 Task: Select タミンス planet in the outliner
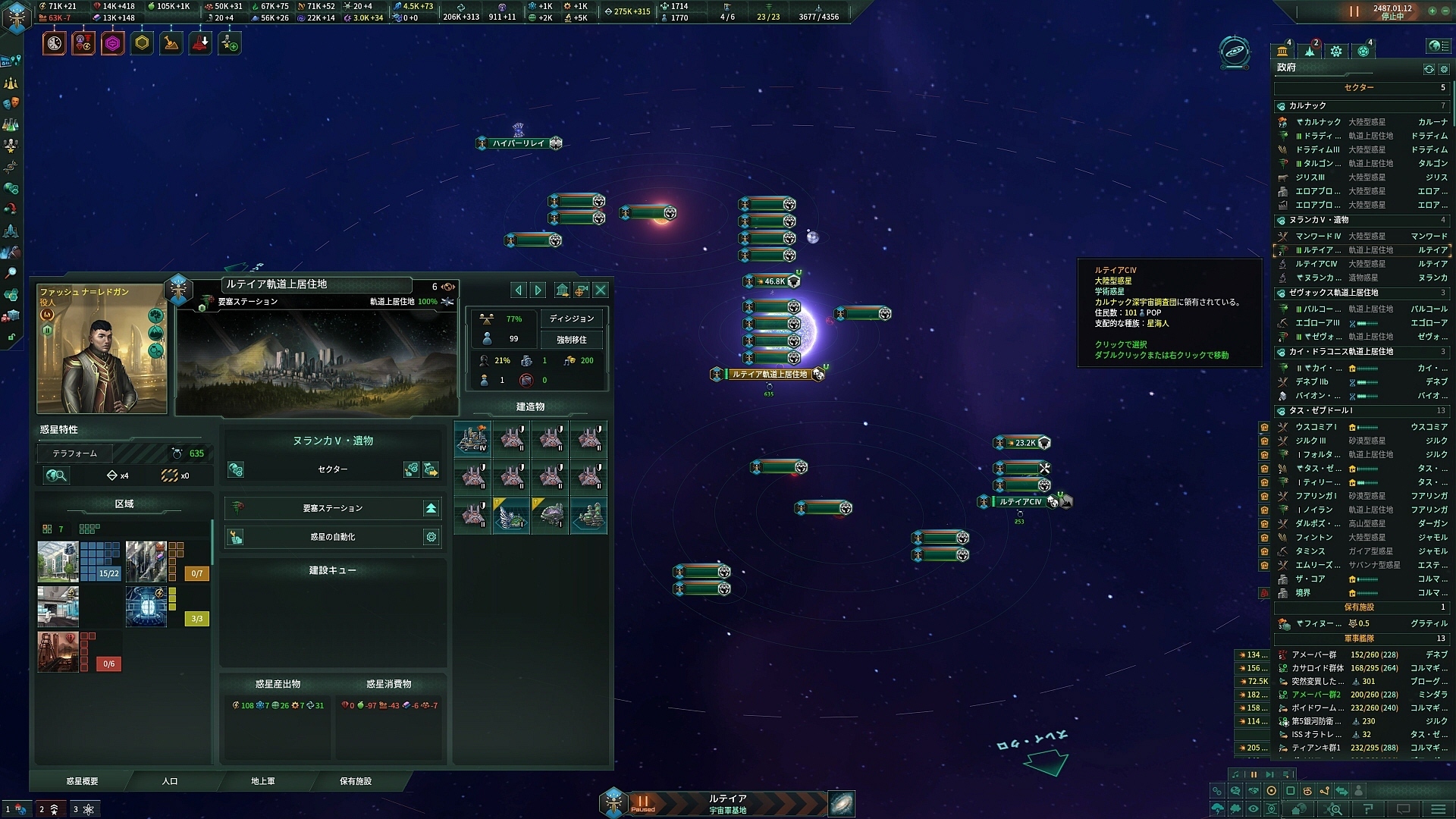coord(1310,551)
